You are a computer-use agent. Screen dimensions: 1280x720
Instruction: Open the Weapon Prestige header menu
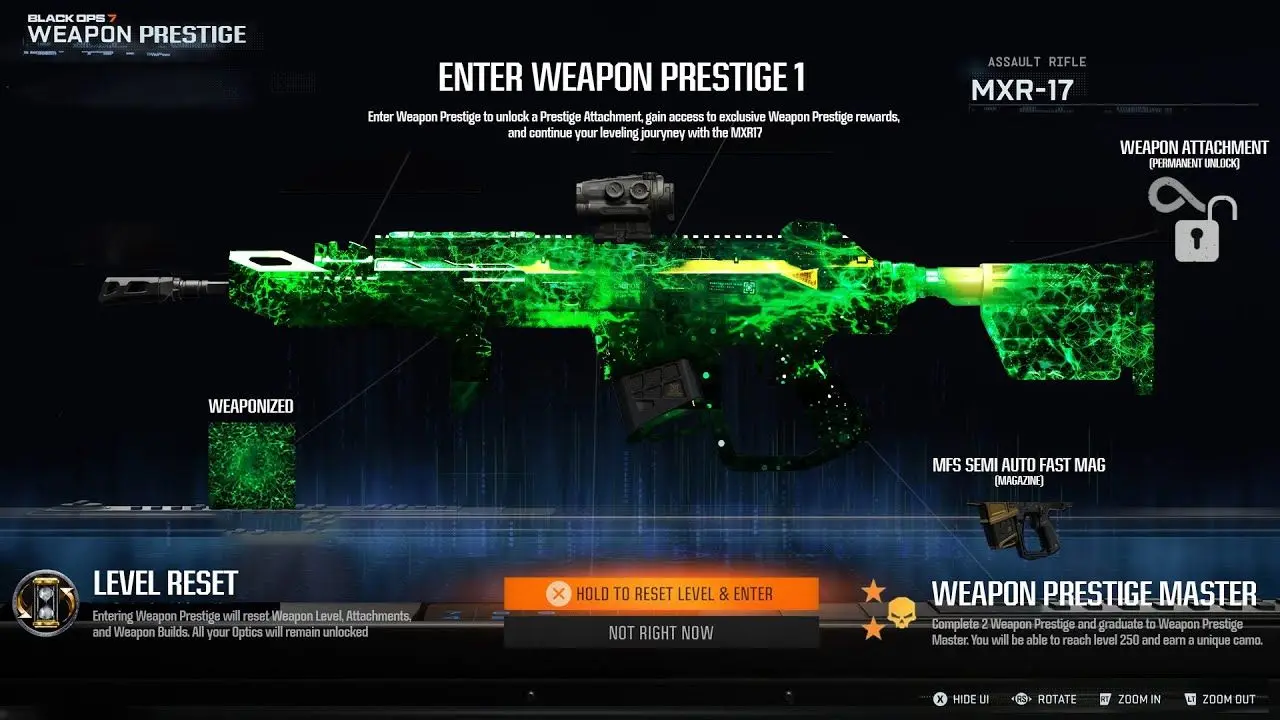(x=138, y=34)
